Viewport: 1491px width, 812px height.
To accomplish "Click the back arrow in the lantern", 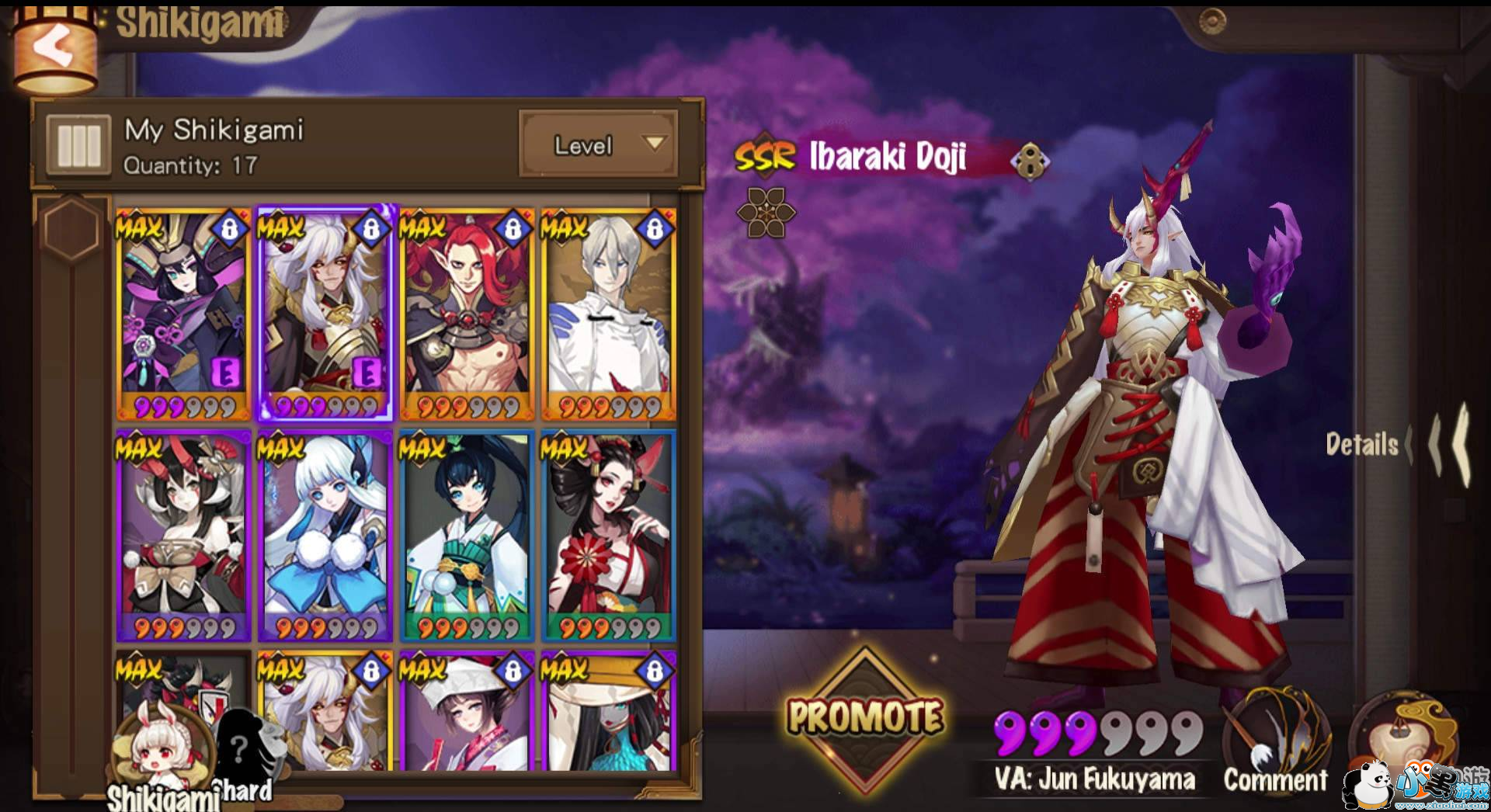I will (x=53, y=45).
